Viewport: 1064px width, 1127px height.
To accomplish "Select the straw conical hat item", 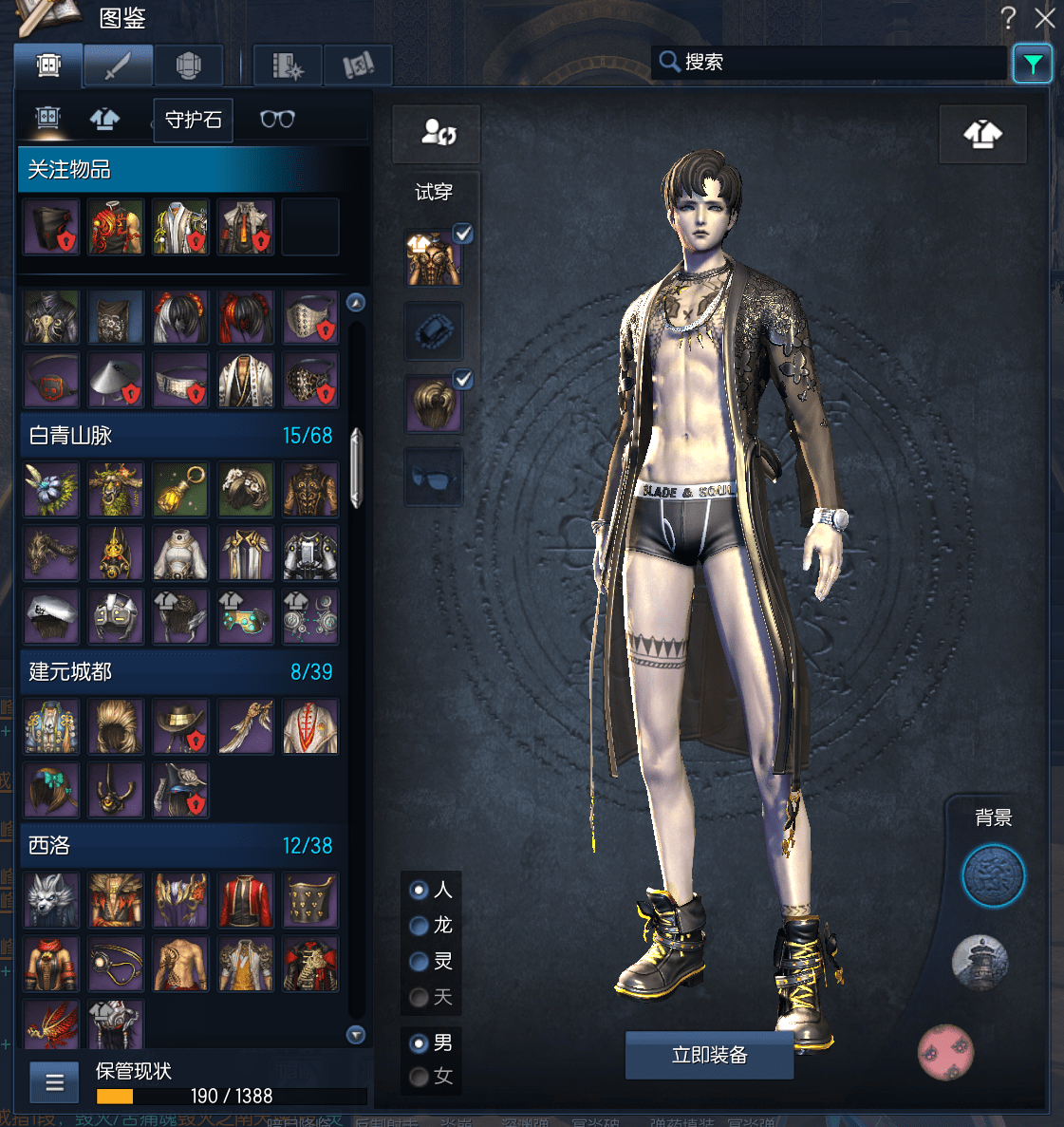I will tap(116, 380).
